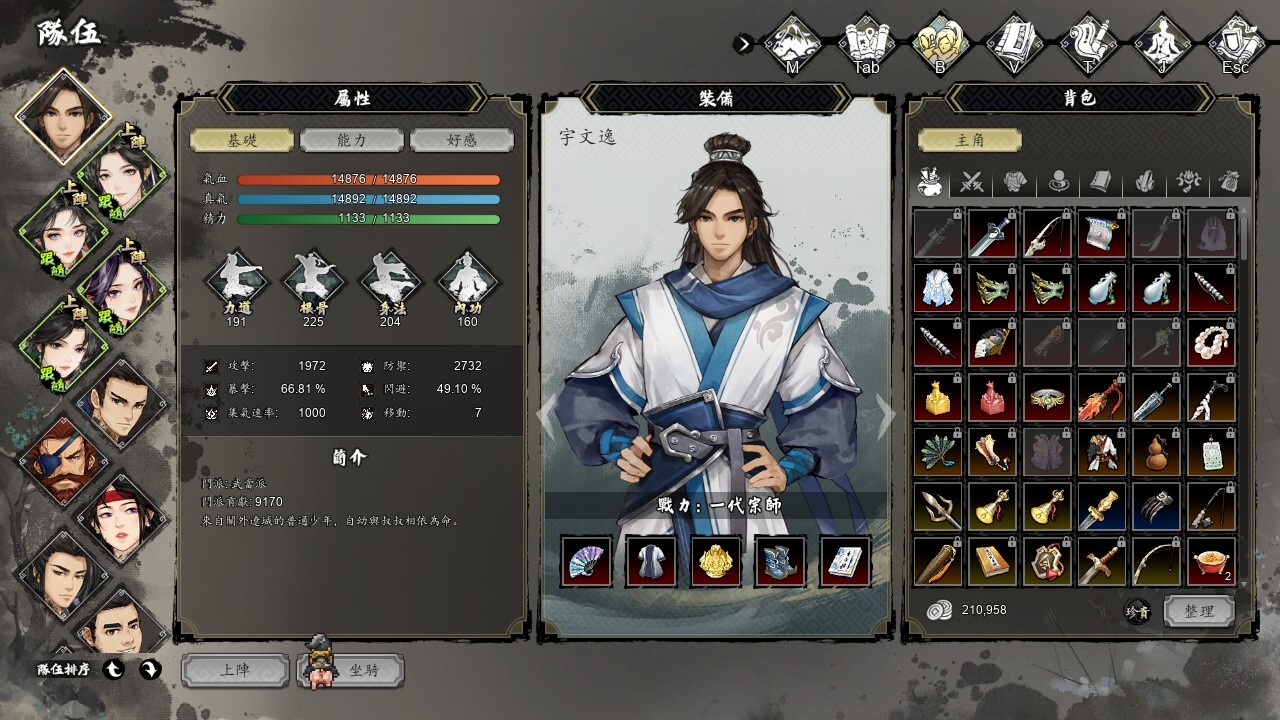The width and height of the screenshot is (1280, 720).
Task: Show next character with right arrow
Action: coord(885,412)
